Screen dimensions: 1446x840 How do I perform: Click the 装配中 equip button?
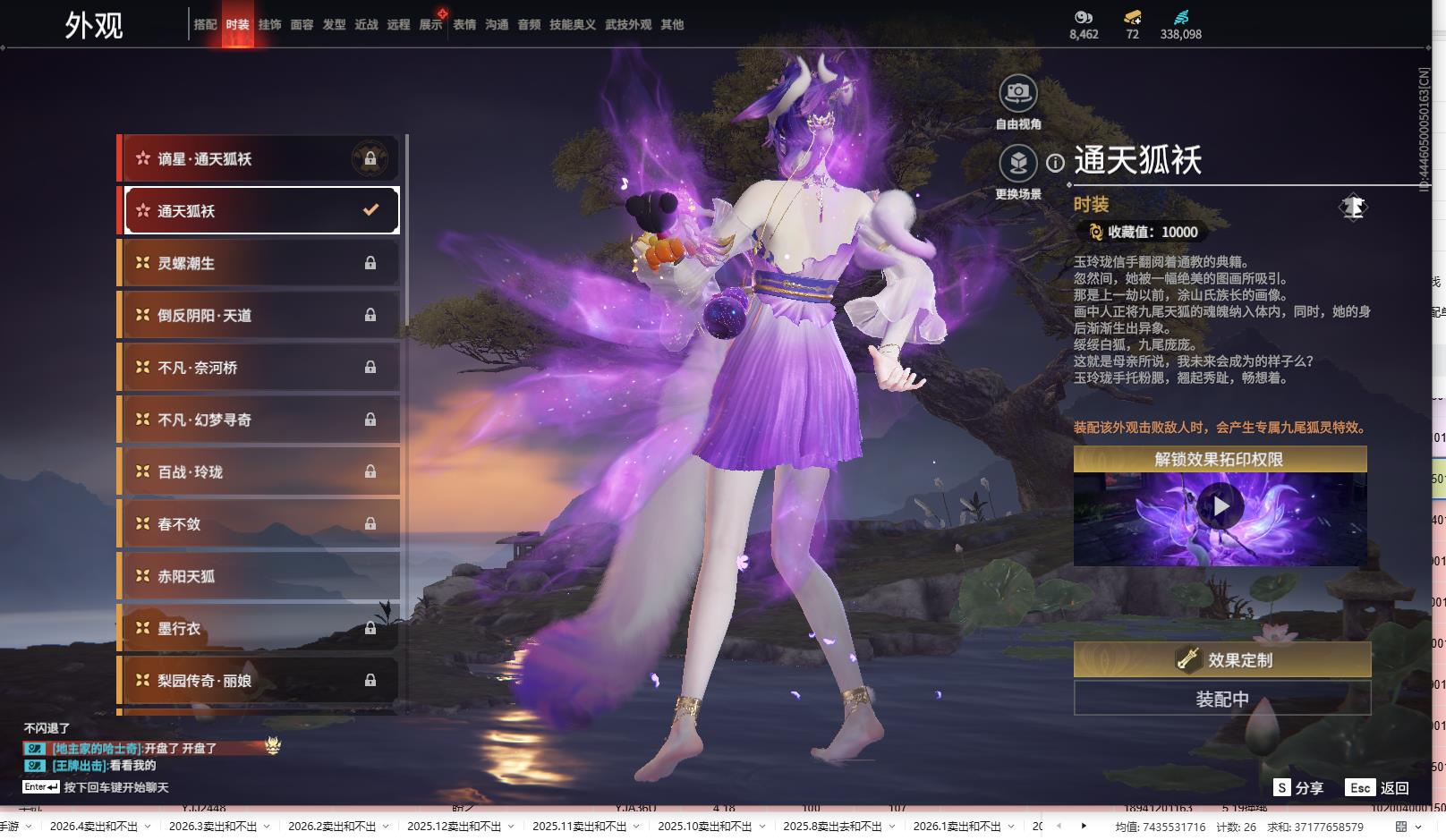[x=1221, y=699]
